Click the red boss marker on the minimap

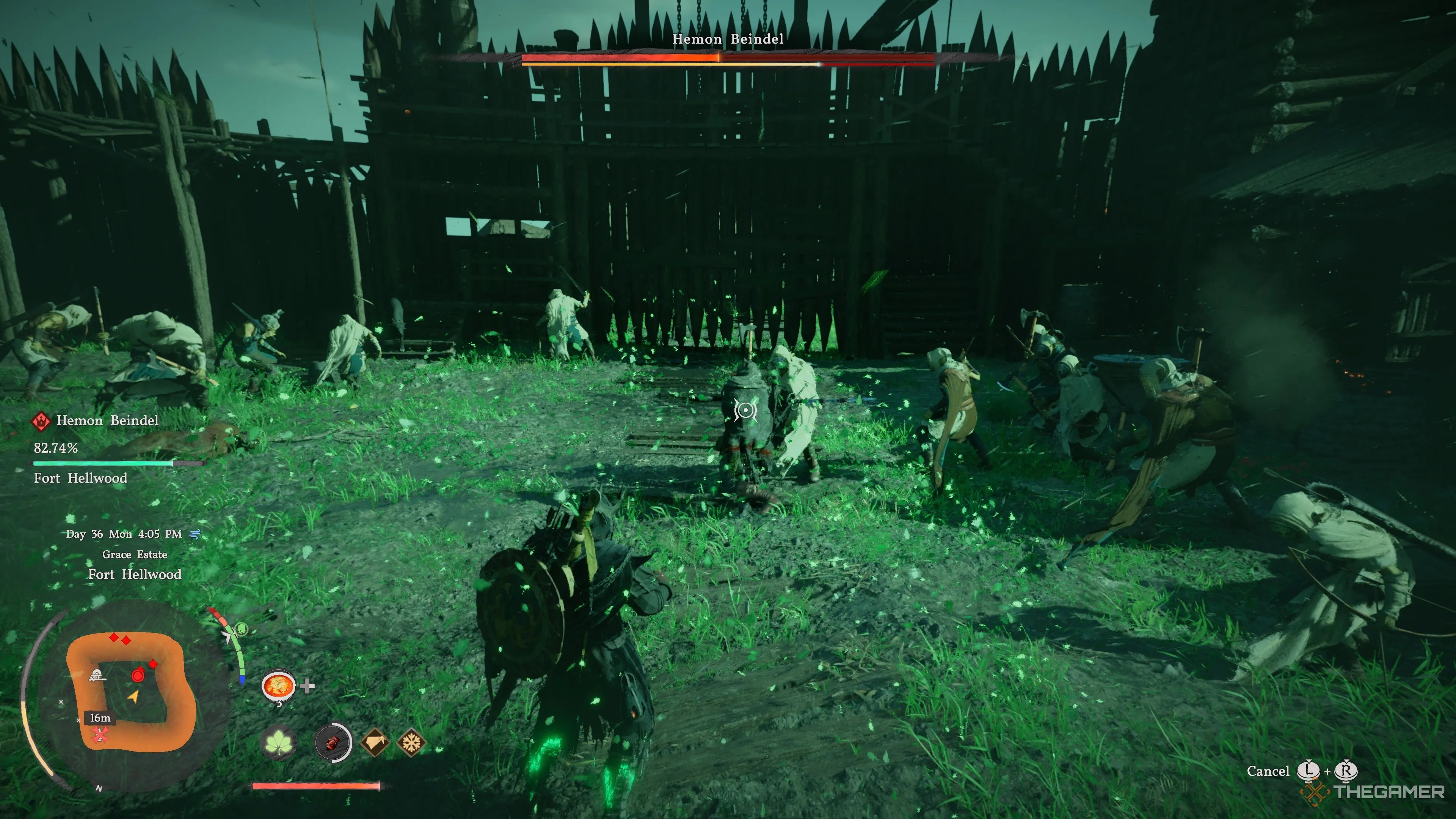pyautogui.click(x=138, y=675)
